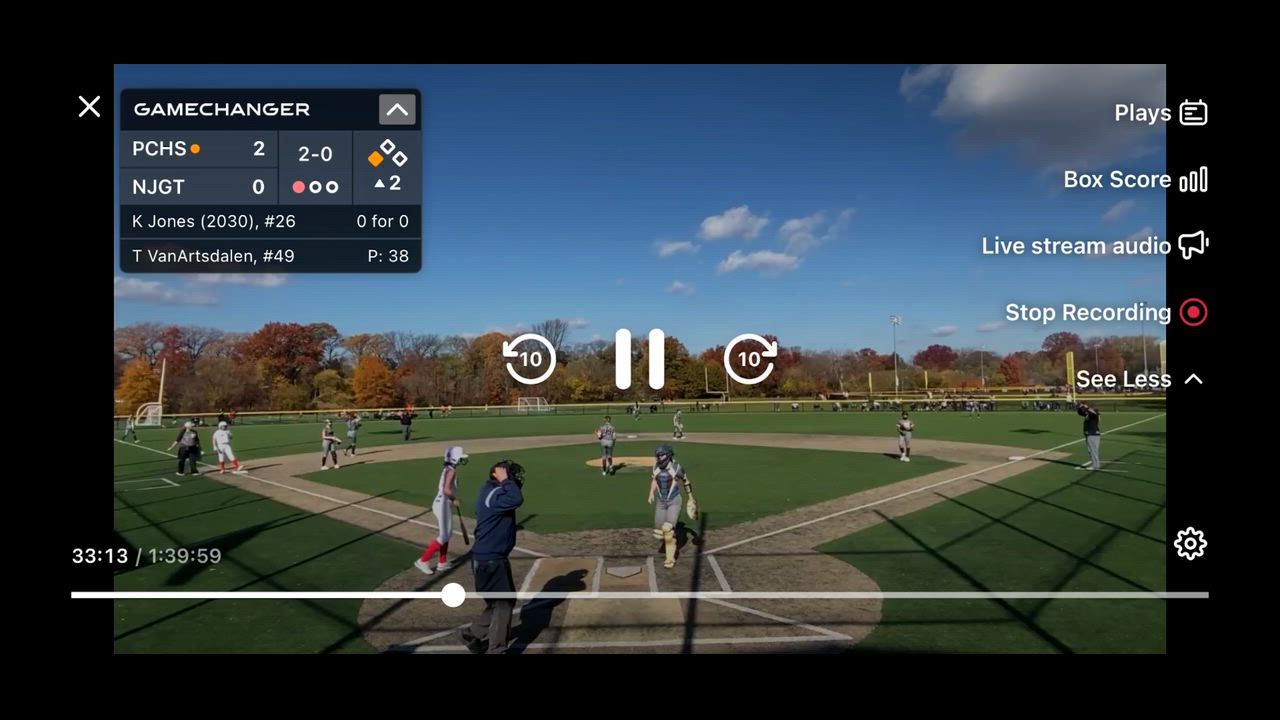Viewport: 1280px width, 720px height.
Task: Close the video player with the X
Action: tap(89, 107)
